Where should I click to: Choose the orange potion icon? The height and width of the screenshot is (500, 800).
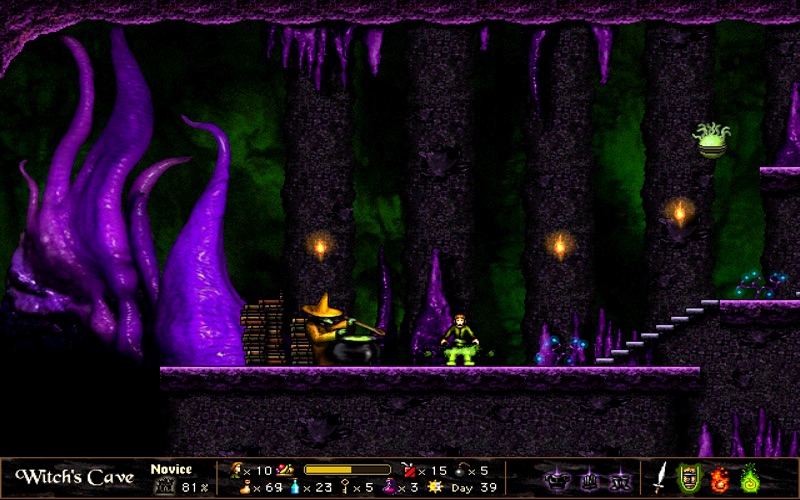245,487
